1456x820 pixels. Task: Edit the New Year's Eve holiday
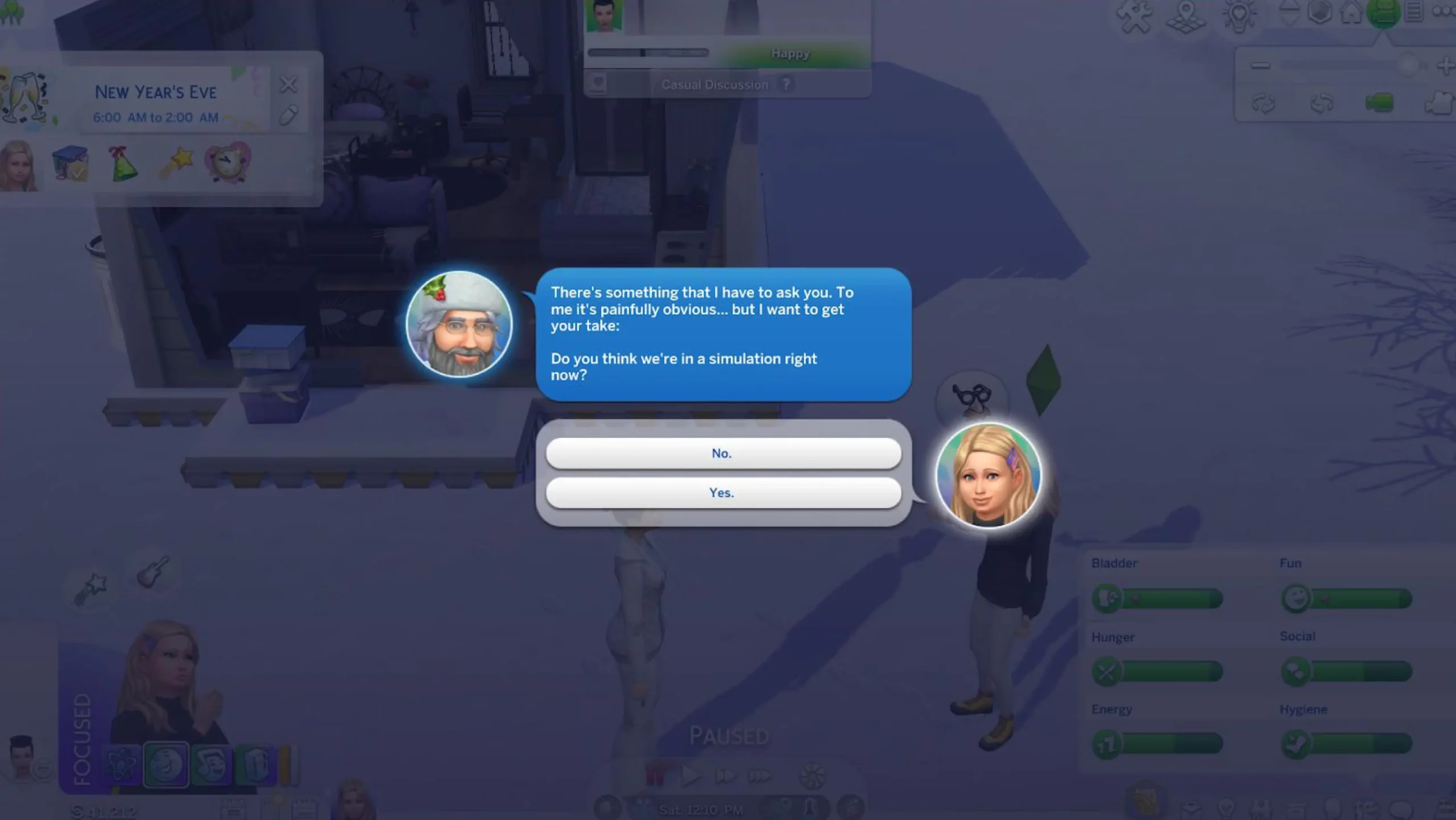288,116
